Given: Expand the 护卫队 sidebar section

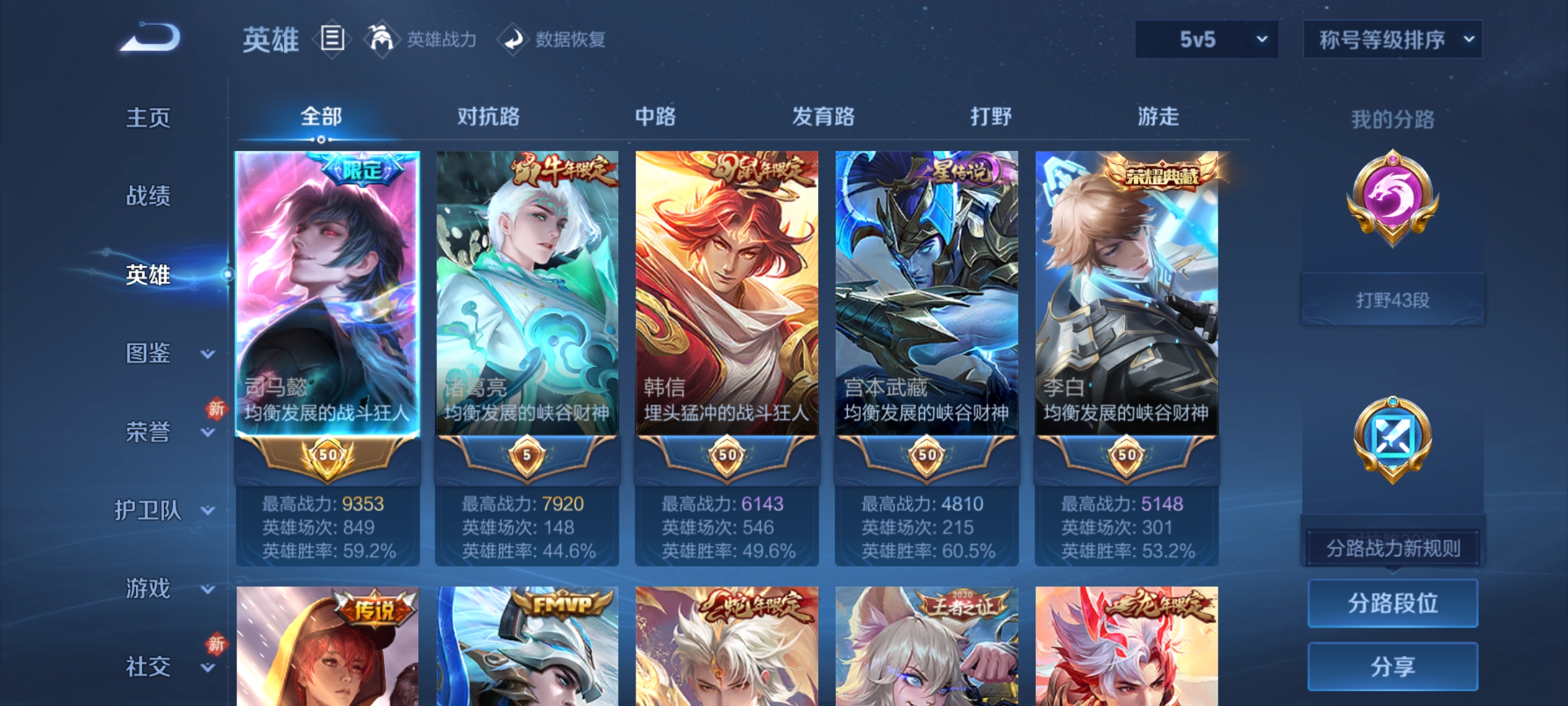Looking at the screenshot, I should [x=149, y=510].
